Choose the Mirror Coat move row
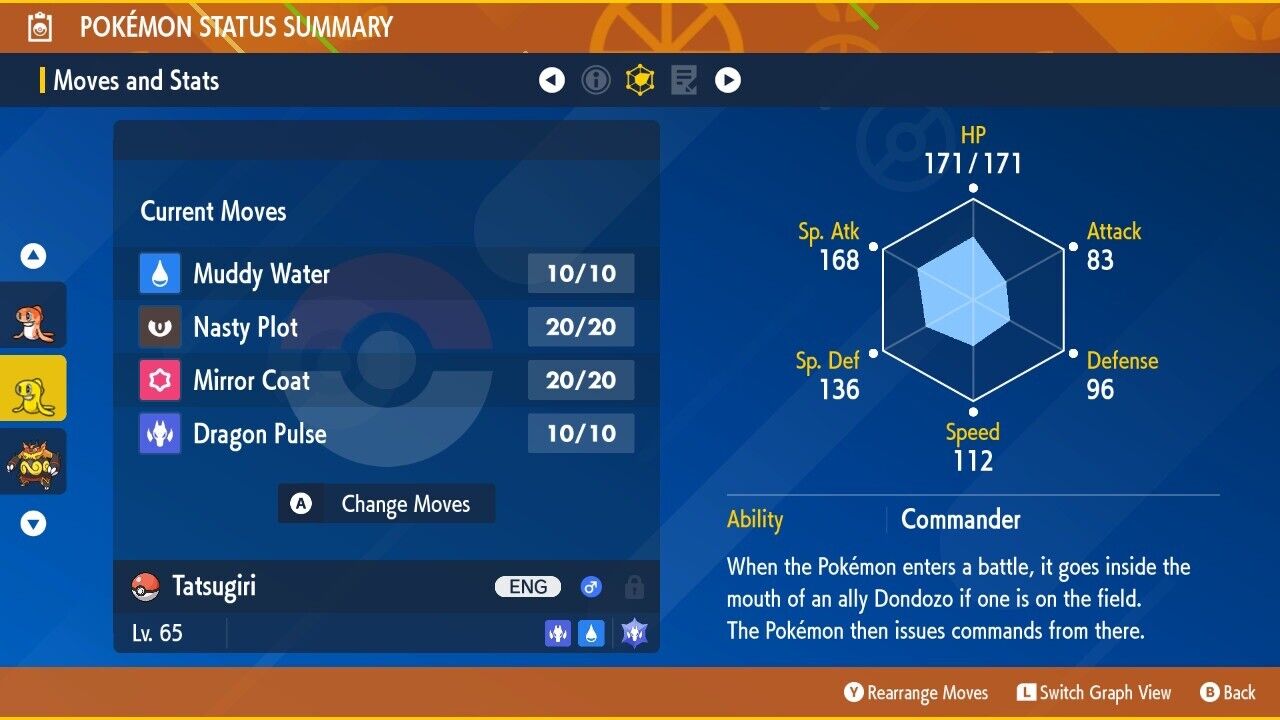This screenshot has width=1280, height=720. tap(386, 381)
